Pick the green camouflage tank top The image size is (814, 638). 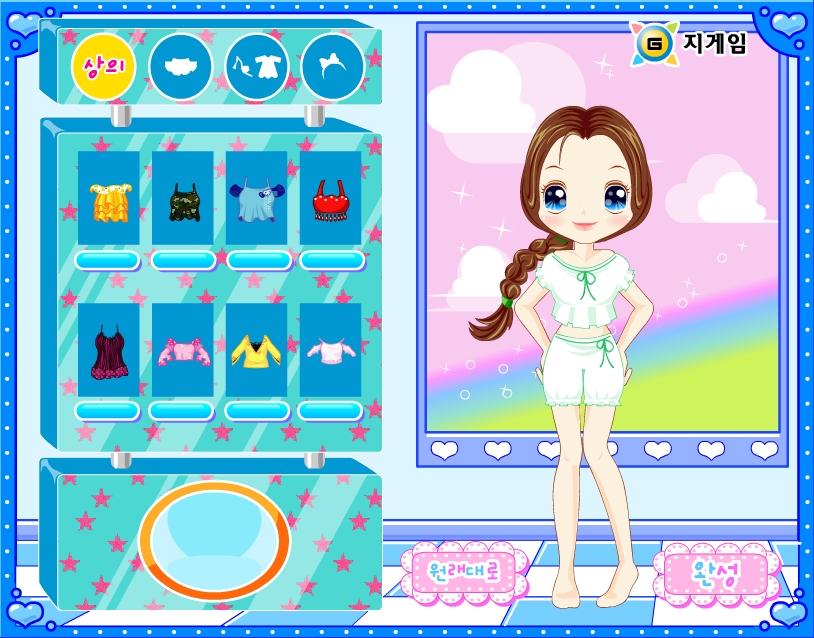[x=182, y=199]
